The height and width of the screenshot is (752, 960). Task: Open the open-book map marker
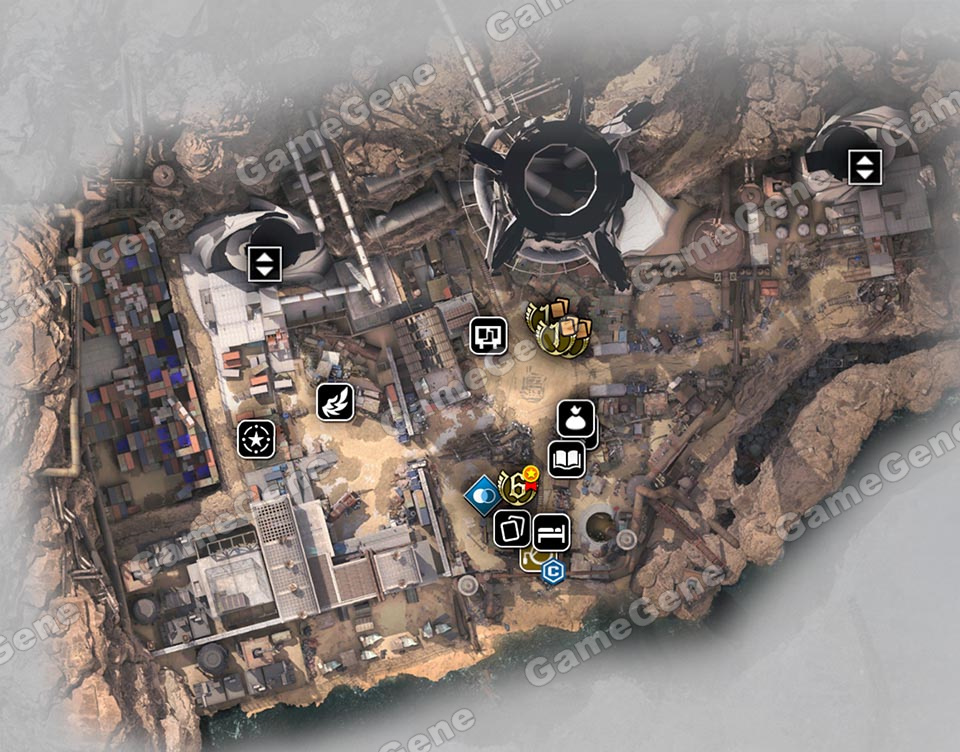coord(566,459)
